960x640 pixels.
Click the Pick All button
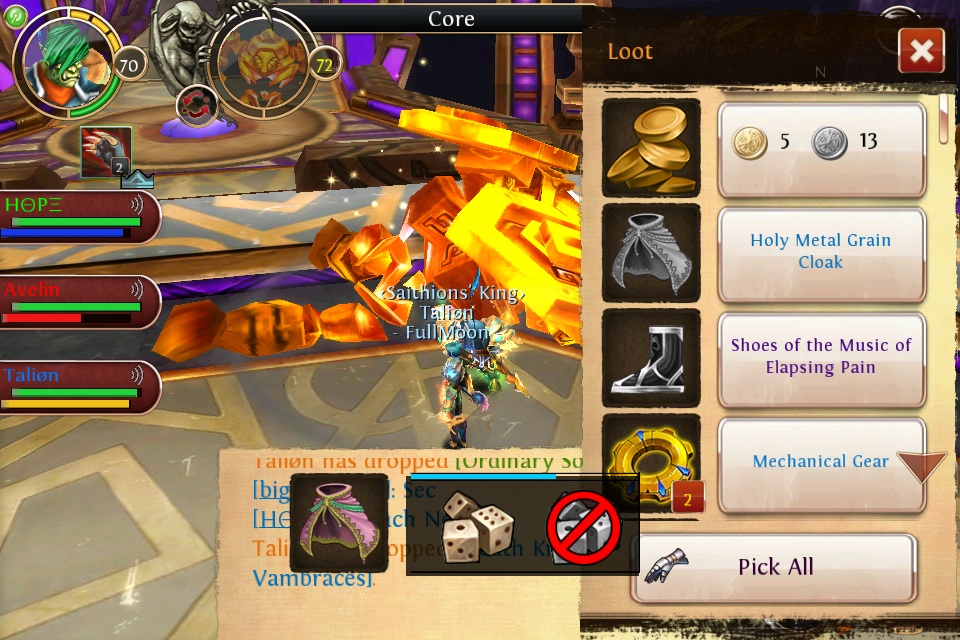coord(774,567)
